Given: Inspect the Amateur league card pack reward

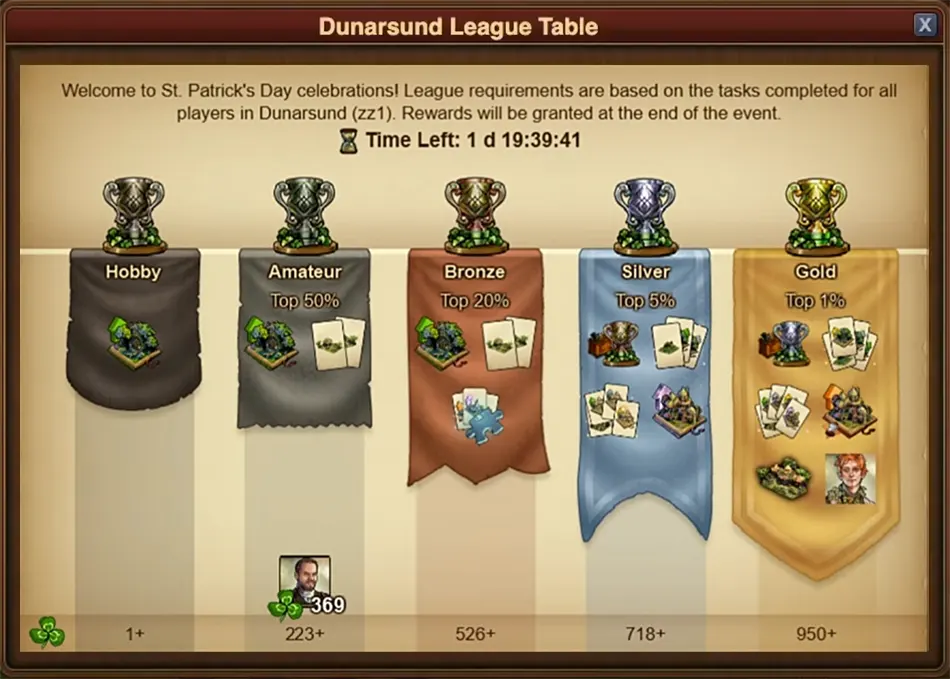Looking at the screenshot, I should 340,343.
